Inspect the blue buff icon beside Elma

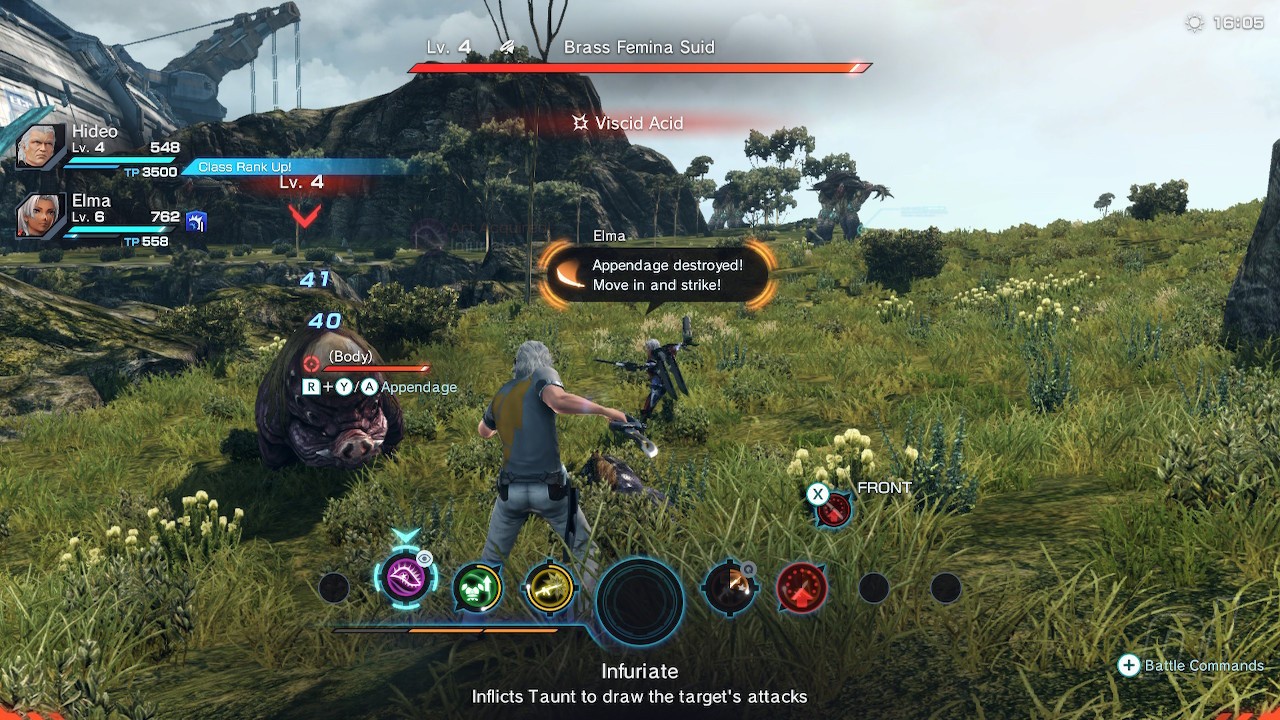tap(197, 222)
